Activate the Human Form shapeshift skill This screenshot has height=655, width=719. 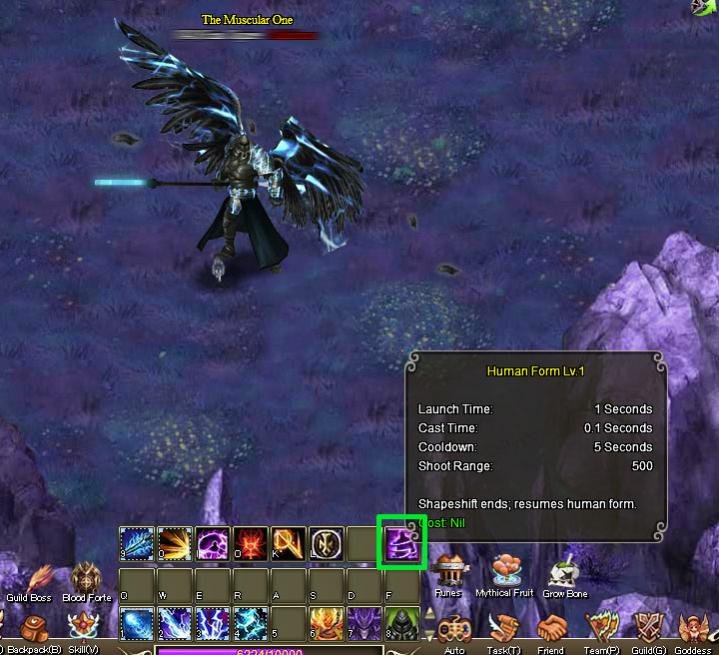pos(401,543)
